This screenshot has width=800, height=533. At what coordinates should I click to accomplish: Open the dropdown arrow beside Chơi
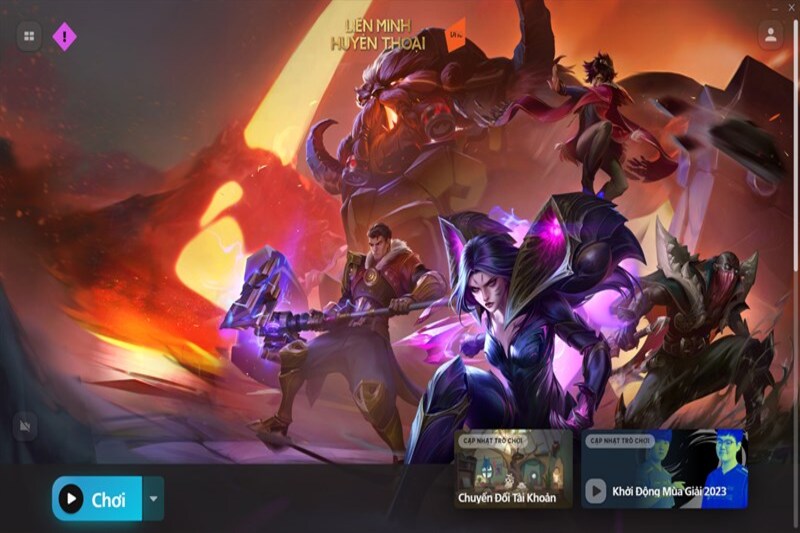[x=153, y=498]
